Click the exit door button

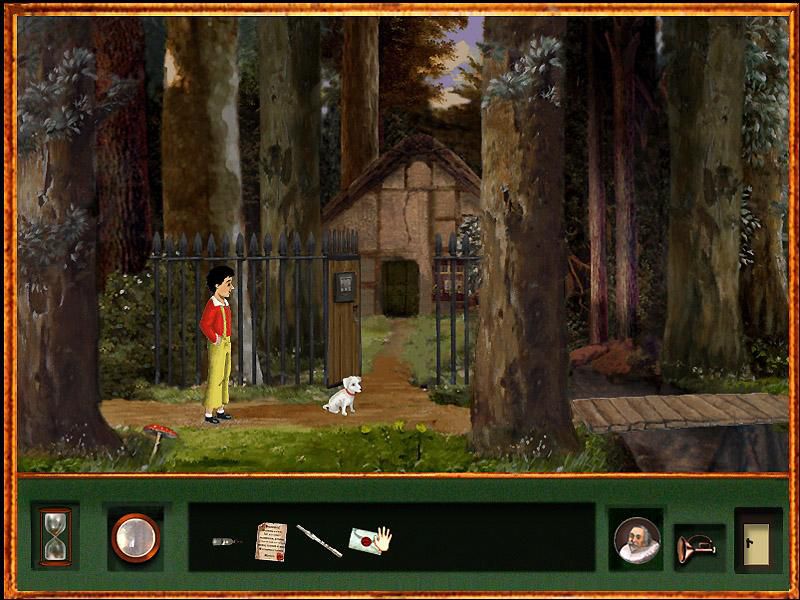757,540
